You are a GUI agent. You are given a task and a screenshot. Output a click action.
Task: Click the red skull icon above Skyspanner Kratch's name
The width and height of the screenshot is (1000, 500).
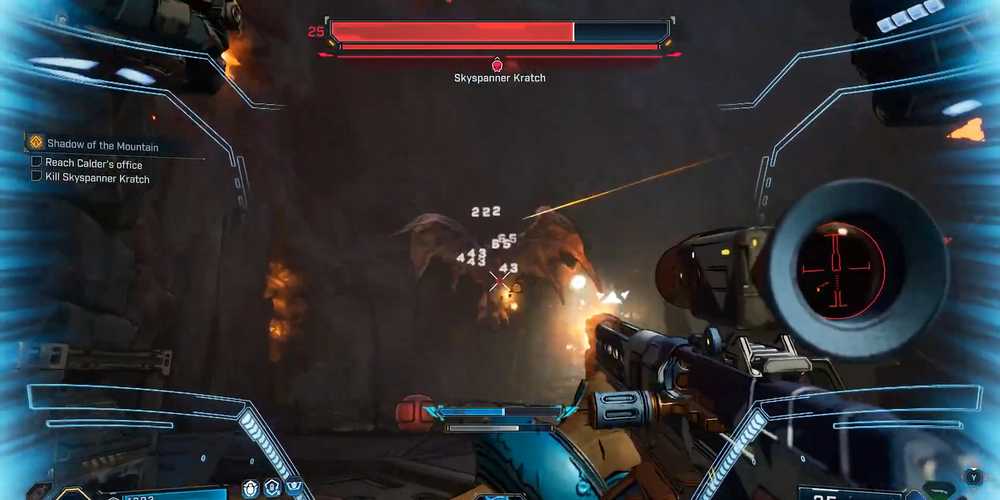coord(497,65)
